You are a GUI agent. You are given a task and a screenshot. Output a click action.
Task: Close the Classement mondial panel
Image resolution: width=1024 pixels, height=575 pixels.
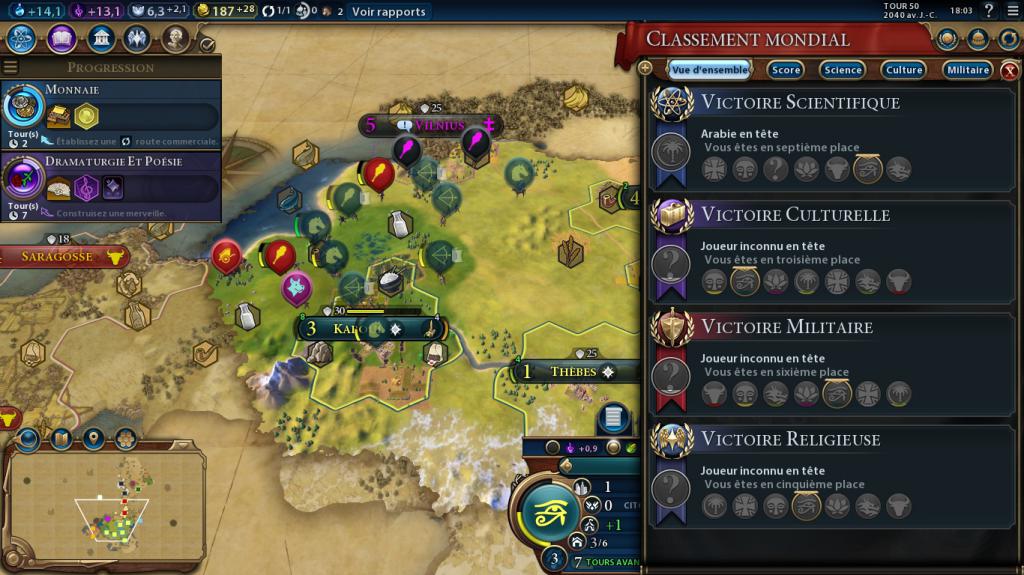pos(1010,70)
